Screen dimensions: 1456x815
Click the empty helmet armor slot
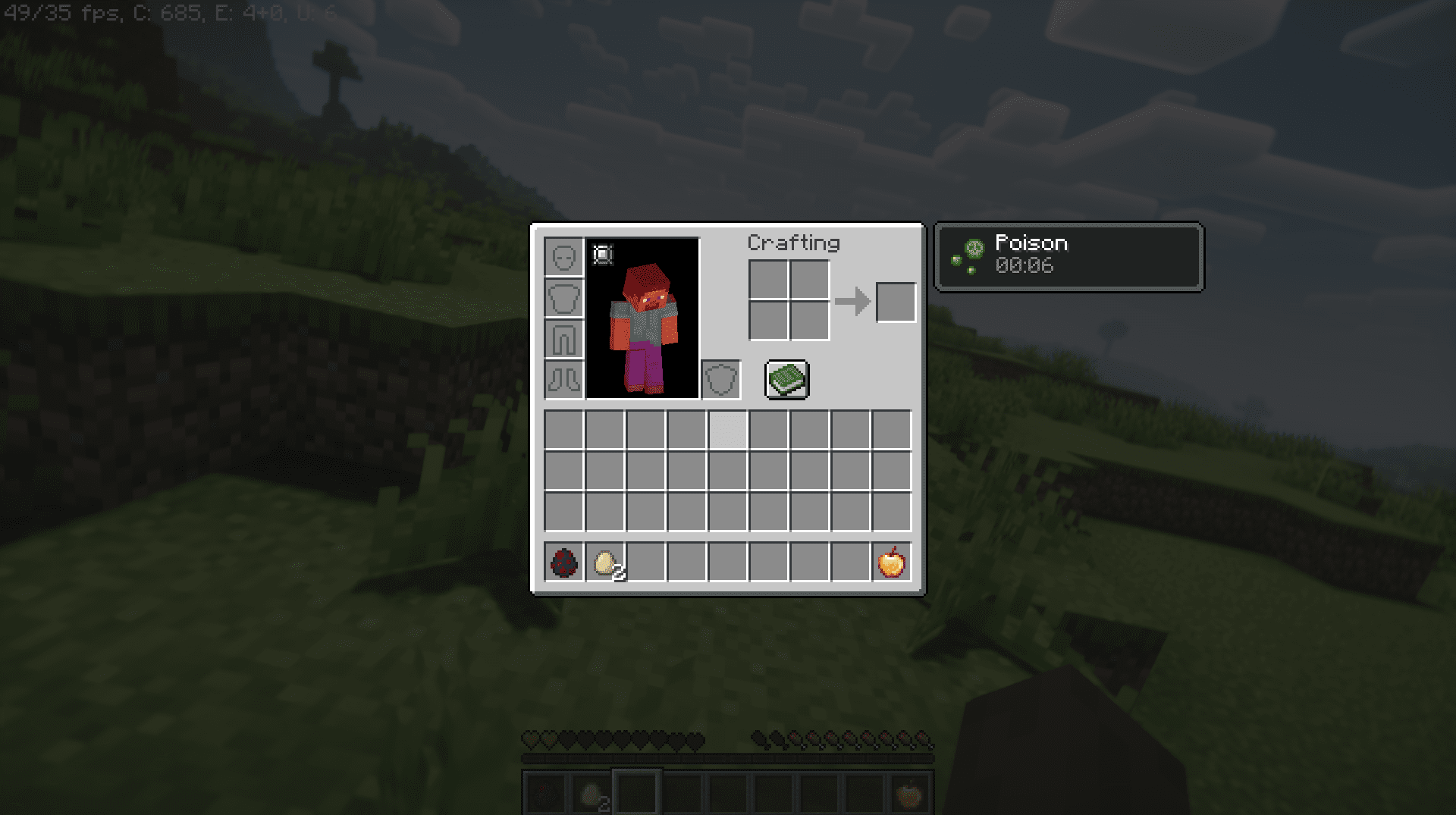tap(563, 256)
